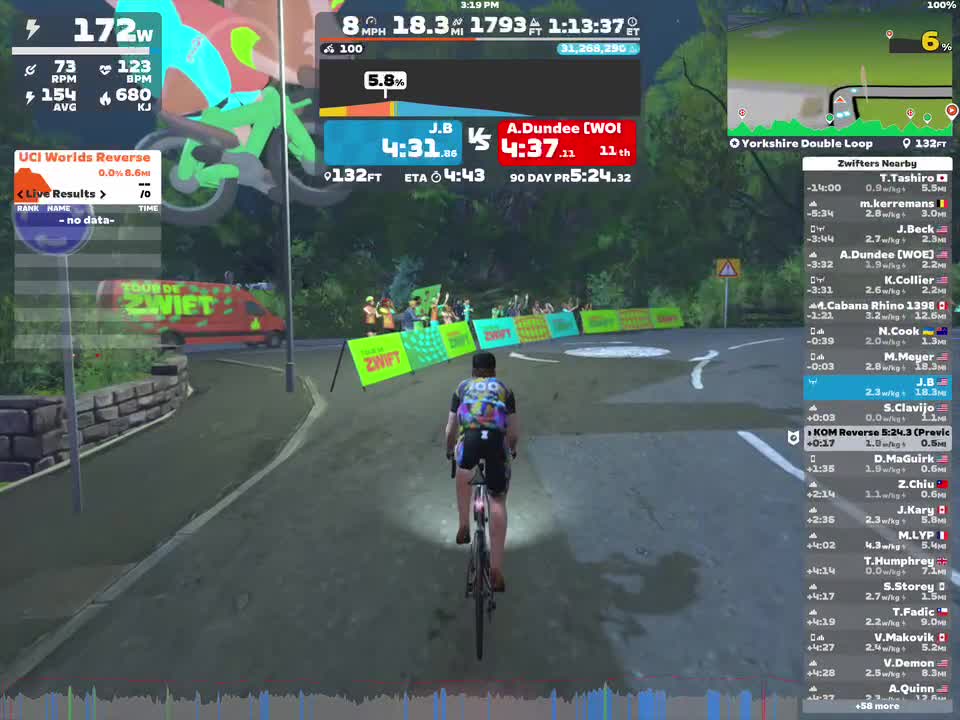Image resolution: width=960 pixels, height=720 pixels.
Task: Click M.Meyer's row in rider list
Action: [877, 361]
